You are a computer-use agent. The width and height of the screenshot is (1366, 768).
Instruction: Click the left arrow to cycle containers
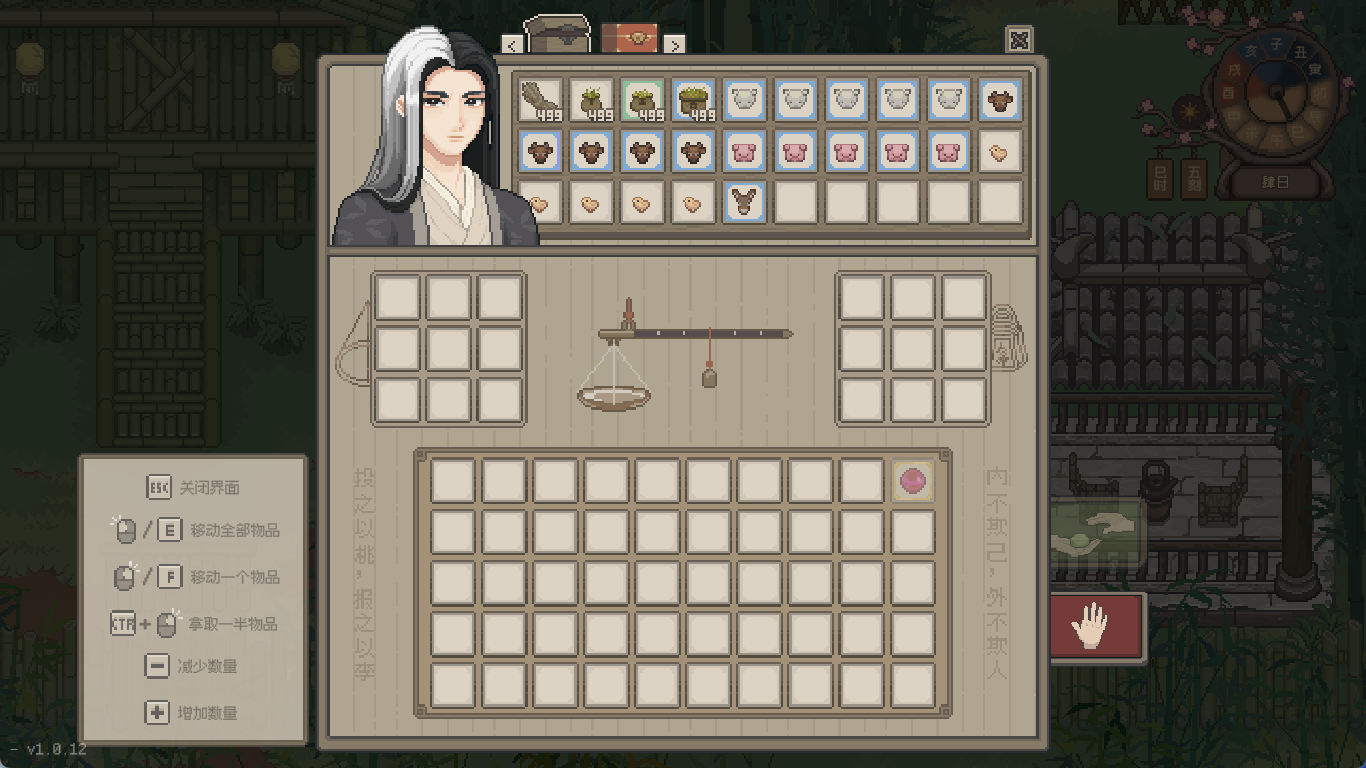513,45
